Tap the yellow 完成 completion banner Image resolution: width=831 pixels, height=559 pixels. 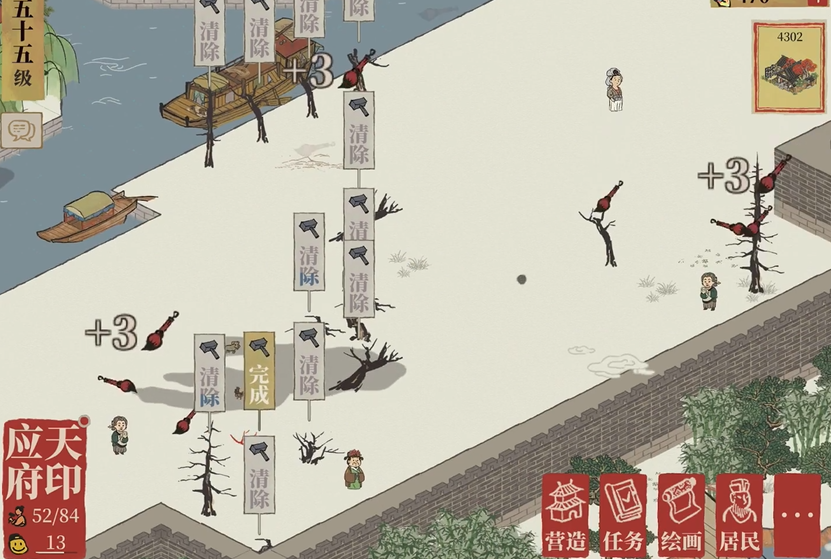coord(259,371)
